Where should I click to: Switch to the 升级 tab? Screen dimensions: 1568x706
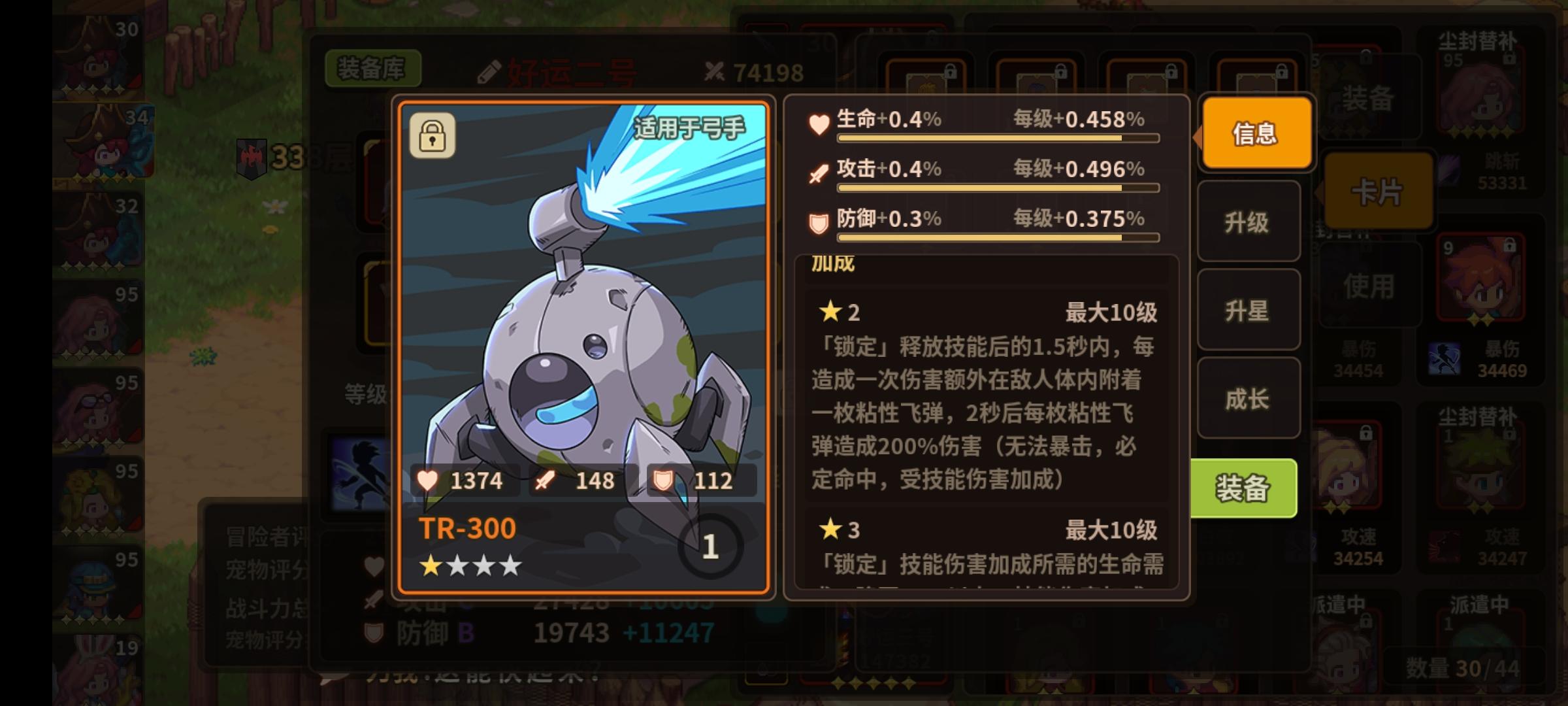point(1248,222)
